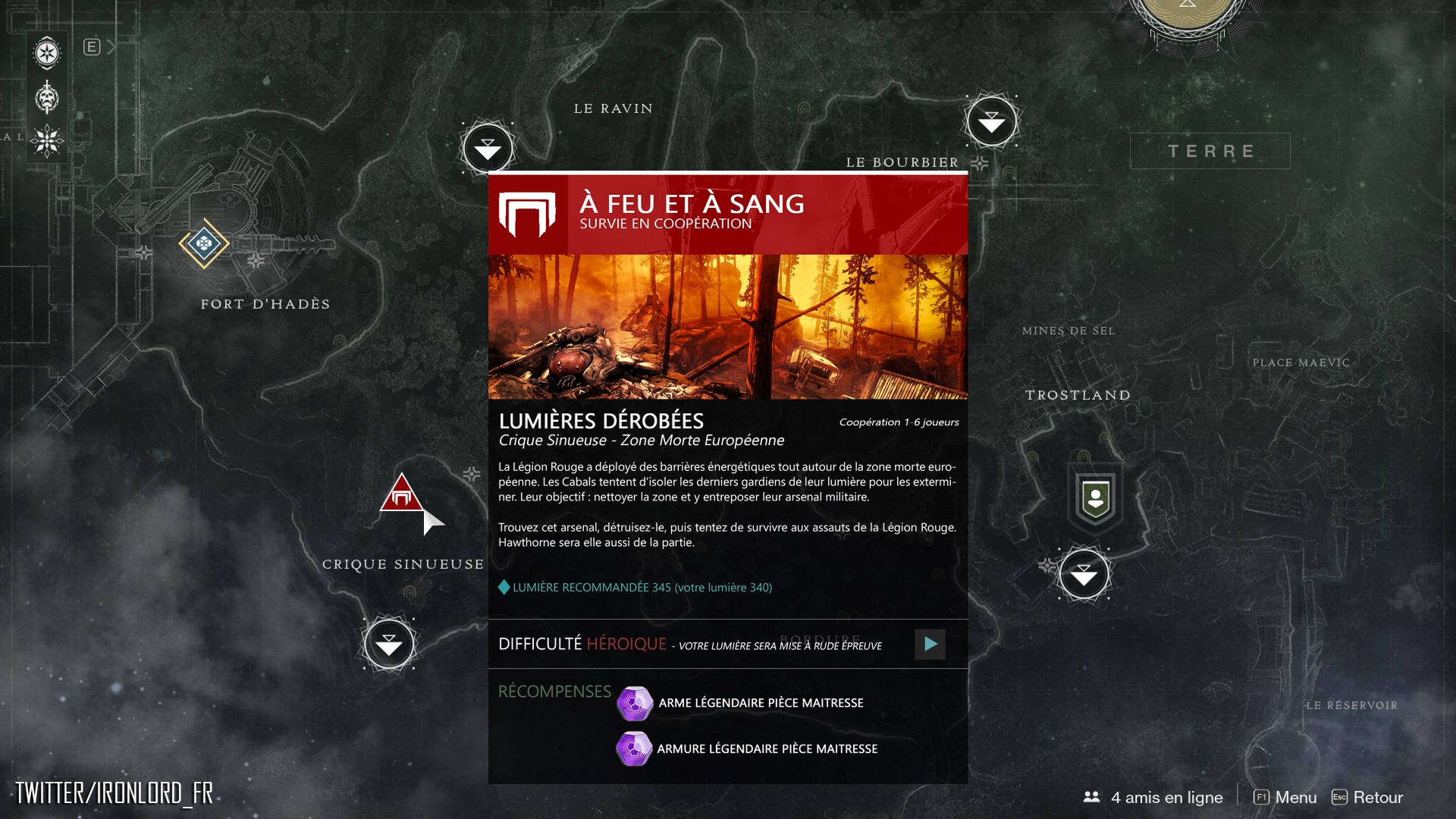Toggle the Héroïque difficulty arrow button

pos(930,645)
